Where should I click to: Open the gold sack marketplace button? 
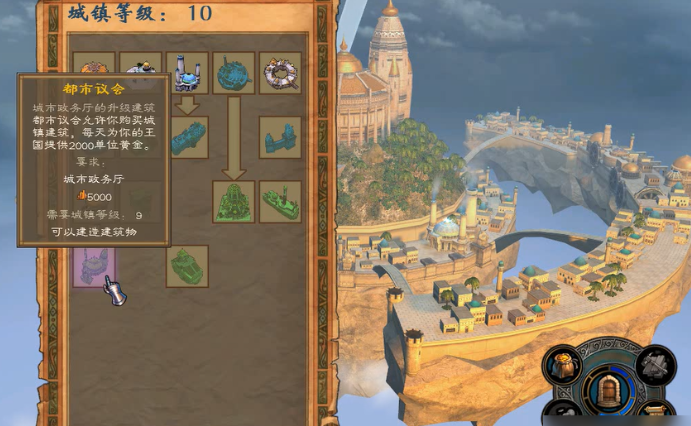tap(562, 366)
